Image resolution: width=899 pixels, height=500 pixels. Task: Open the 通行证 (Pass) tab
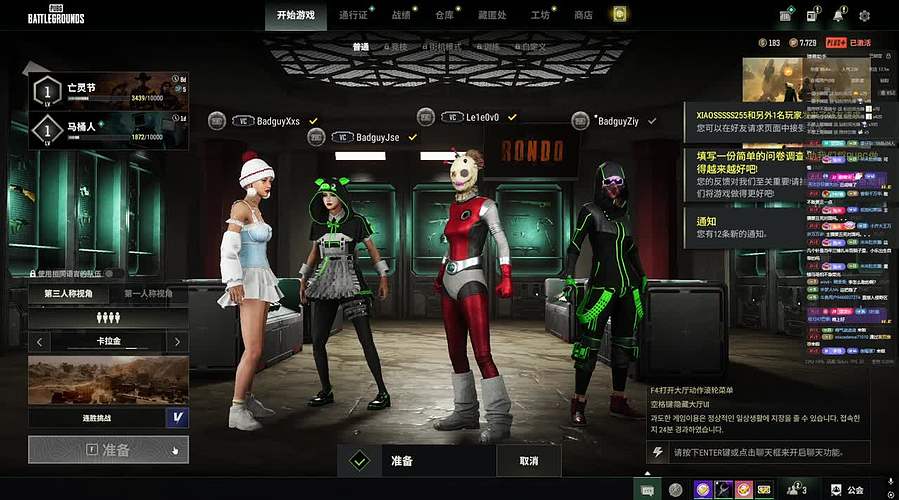click(354, 15)
